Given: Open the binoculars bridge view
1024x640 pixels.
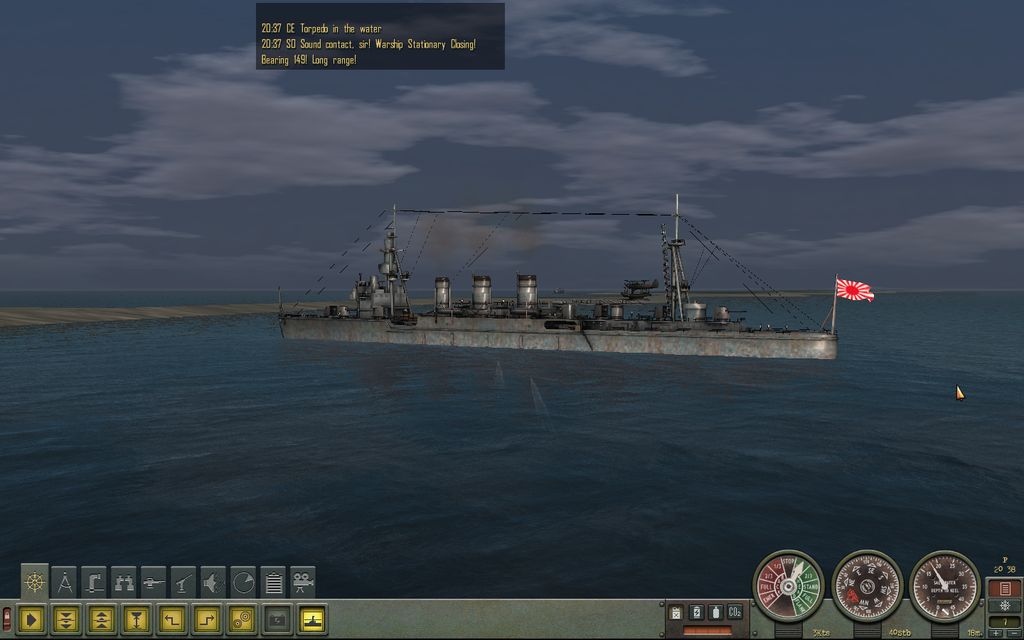Looking at the screenshot, I should [124, 581].
